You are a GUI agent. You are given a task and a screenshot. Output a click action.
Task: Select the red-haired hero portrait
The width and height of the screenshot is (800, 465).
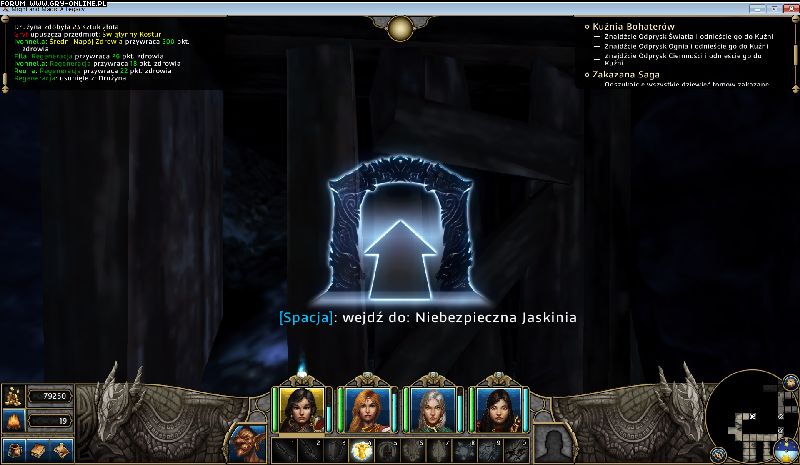[364, 409]
